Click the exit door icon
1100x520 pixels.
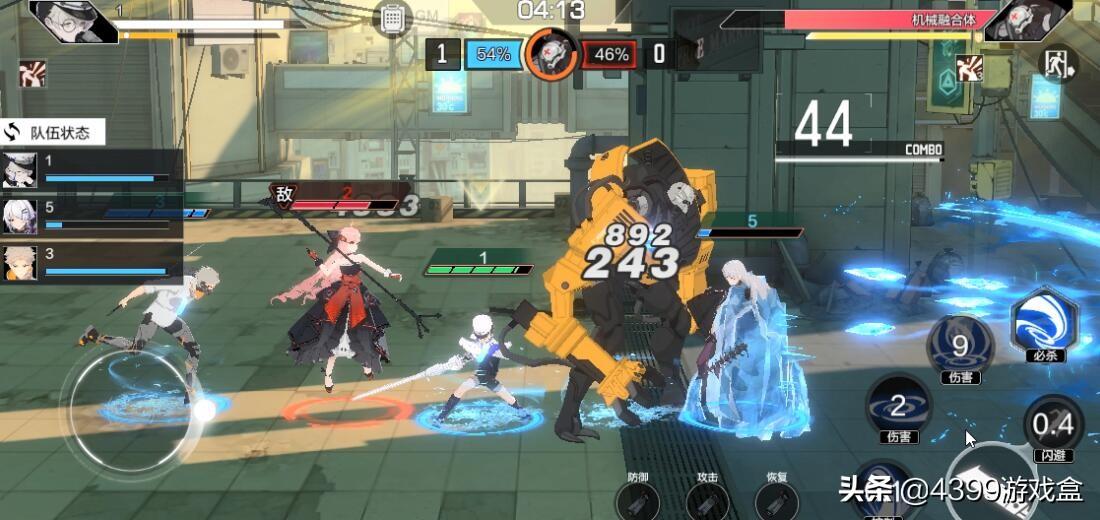point(1058,64)
